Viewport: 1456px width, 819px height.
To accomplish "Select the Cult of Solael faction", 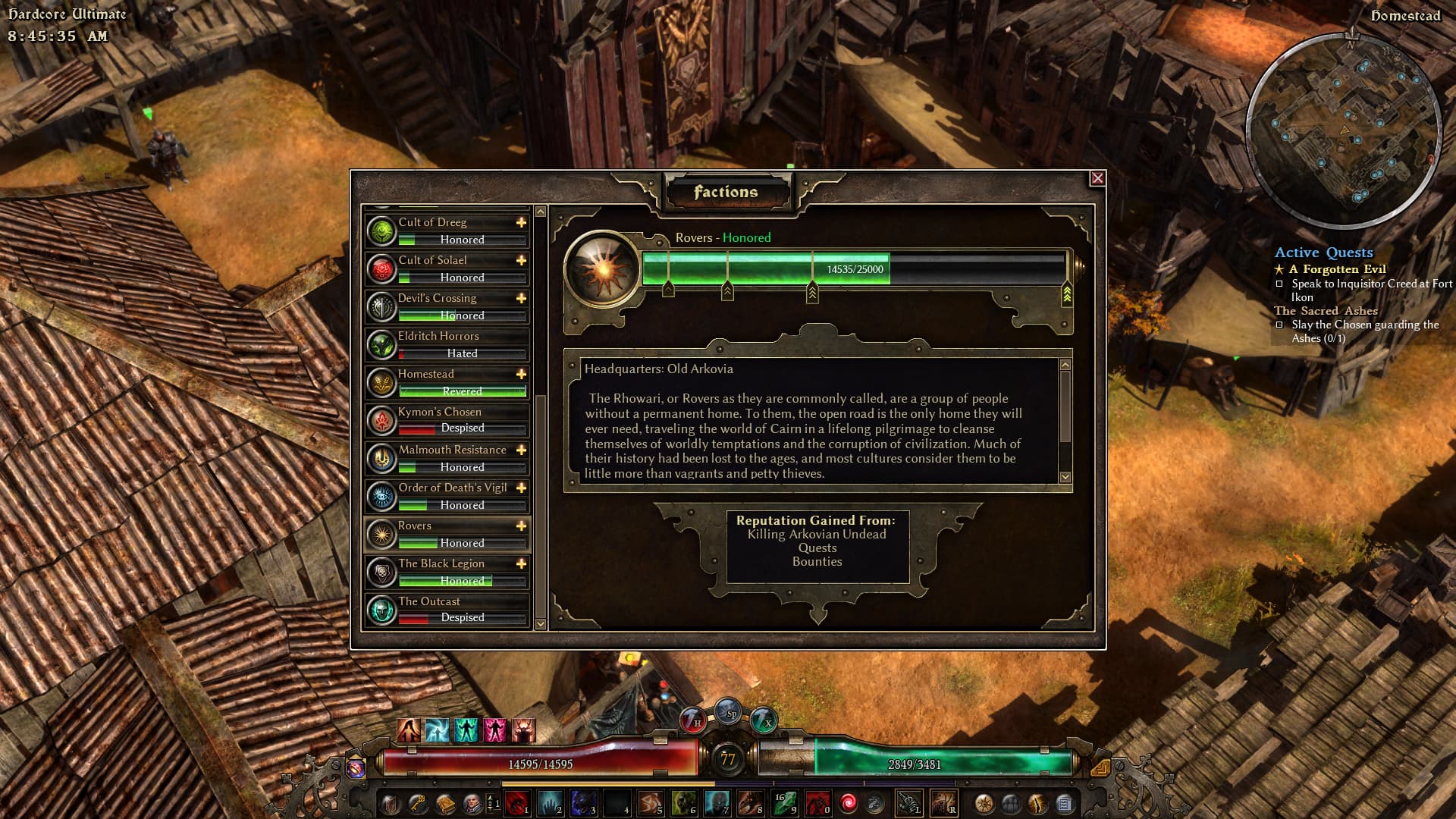I will [x=447, y=268].
